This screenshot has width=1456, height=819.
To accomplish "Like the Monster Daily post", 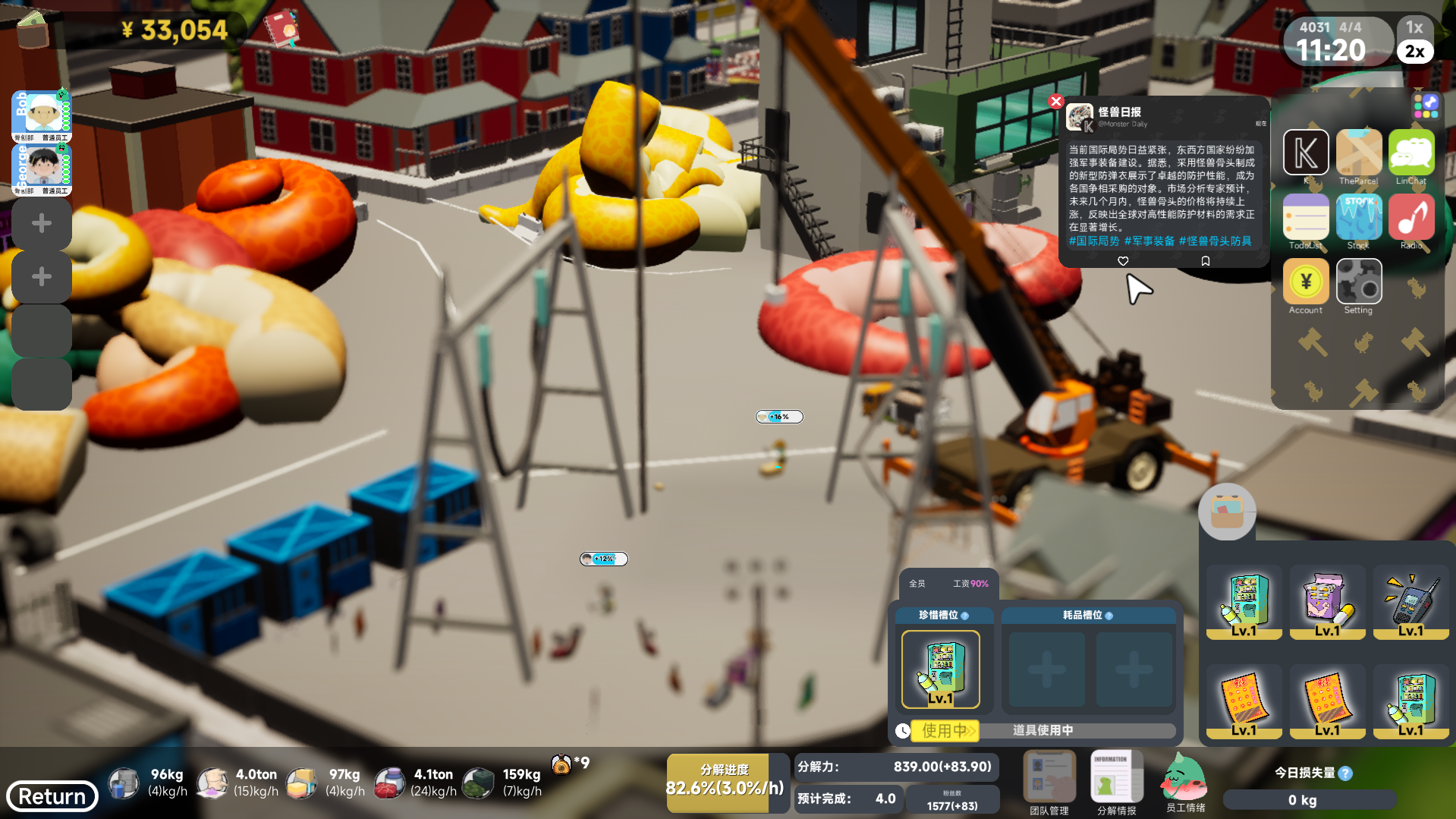I will [x=1123, y=261].
